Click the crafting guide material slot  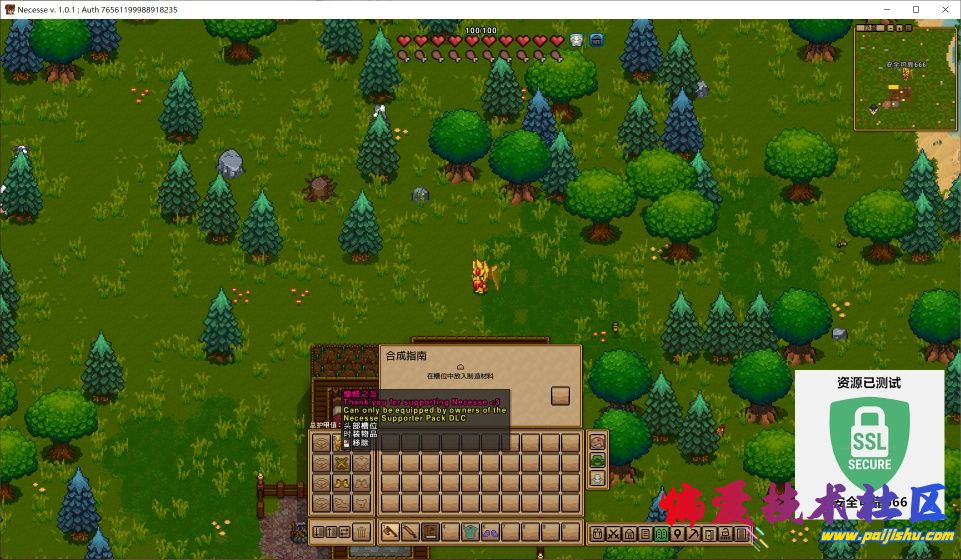560,395
